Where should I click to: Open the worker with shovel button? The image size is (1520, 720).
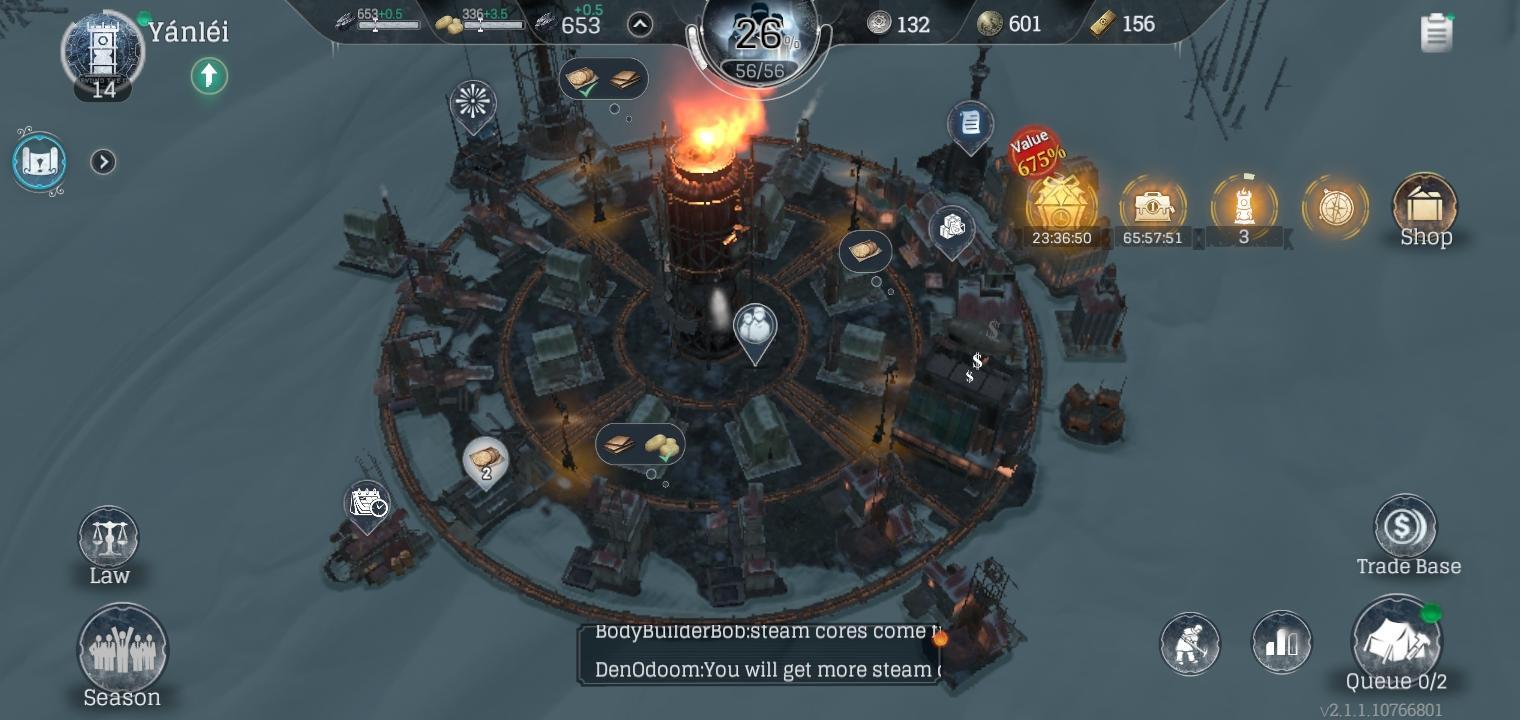[x=1190, y=643]
